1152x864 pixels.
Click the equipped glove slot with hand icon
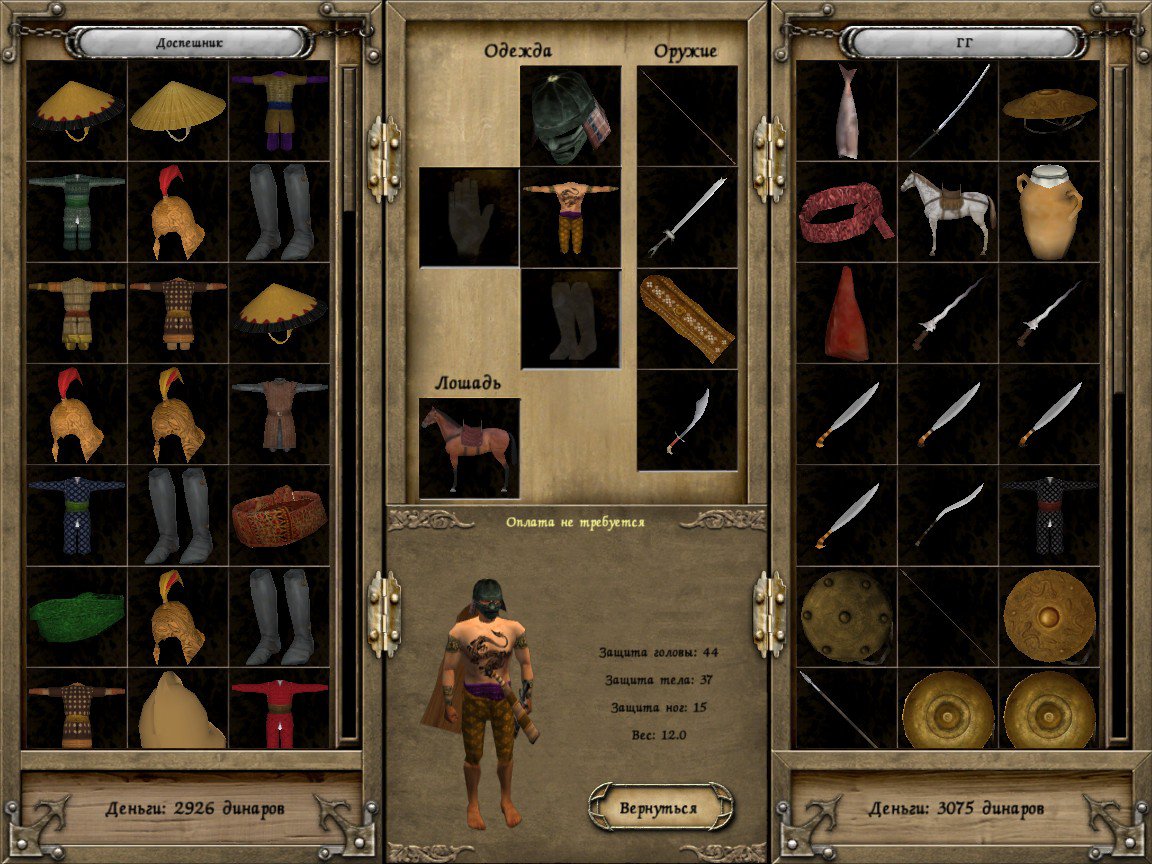pyautogui.click(x=469, y=217)
